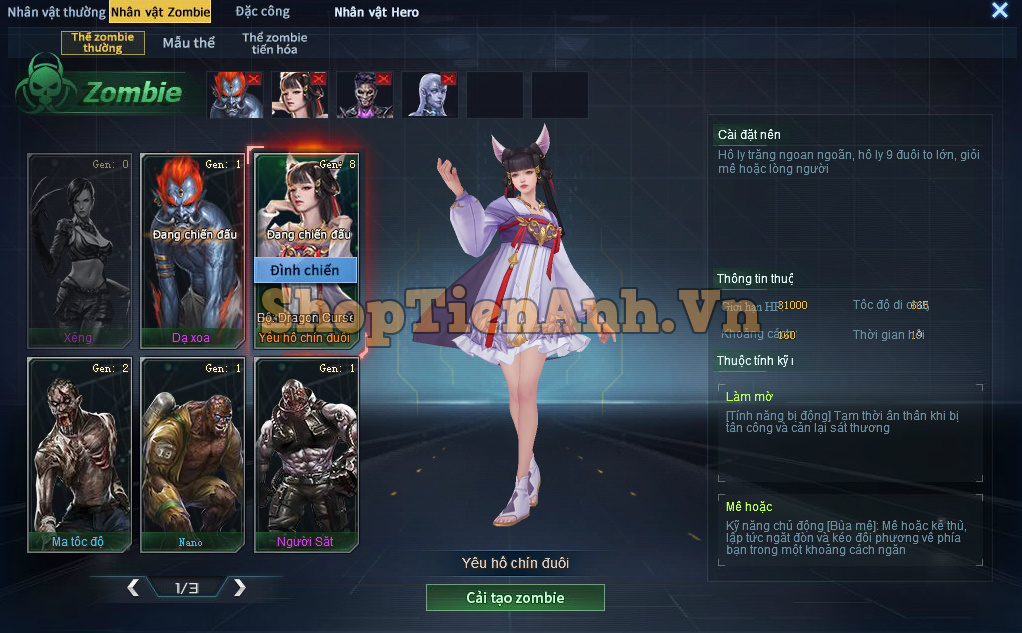Open the Đặc công tab
Image resolution: width=1022 pixels, height=633 pixels.
point(262,12)
